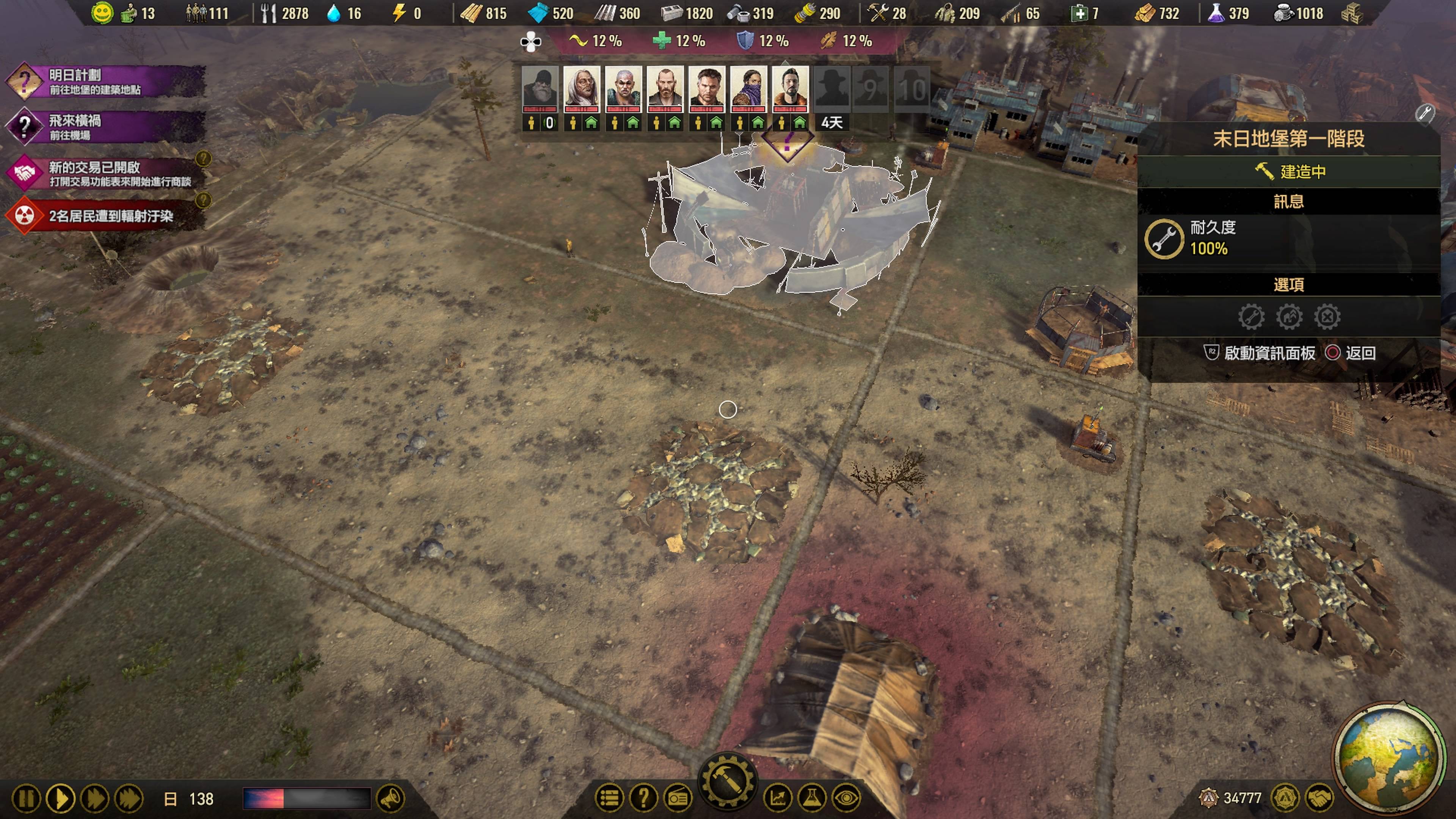
Task: Open the statistics chart icon
Action: click(x=778, y=798)
